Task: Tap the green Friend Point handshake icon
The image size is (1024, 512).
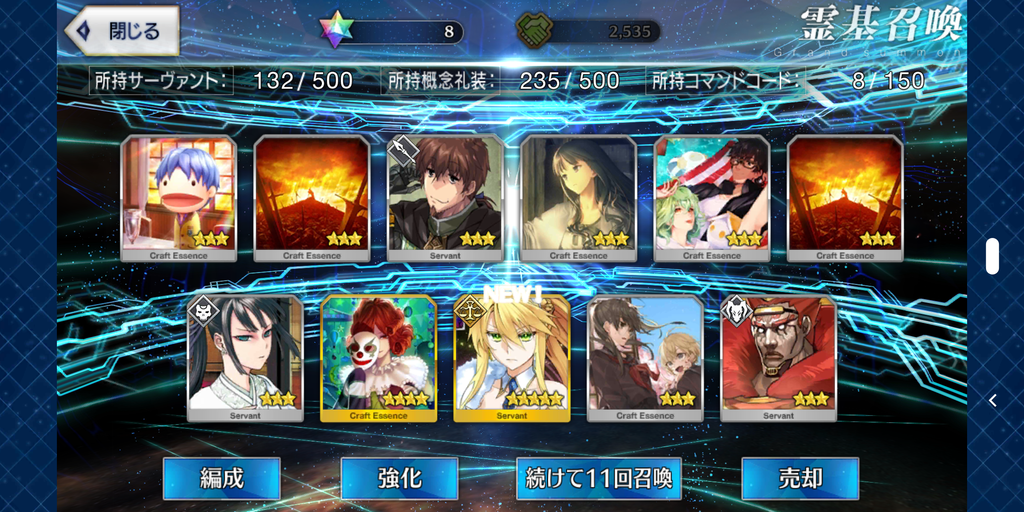Action: [535, 31]
